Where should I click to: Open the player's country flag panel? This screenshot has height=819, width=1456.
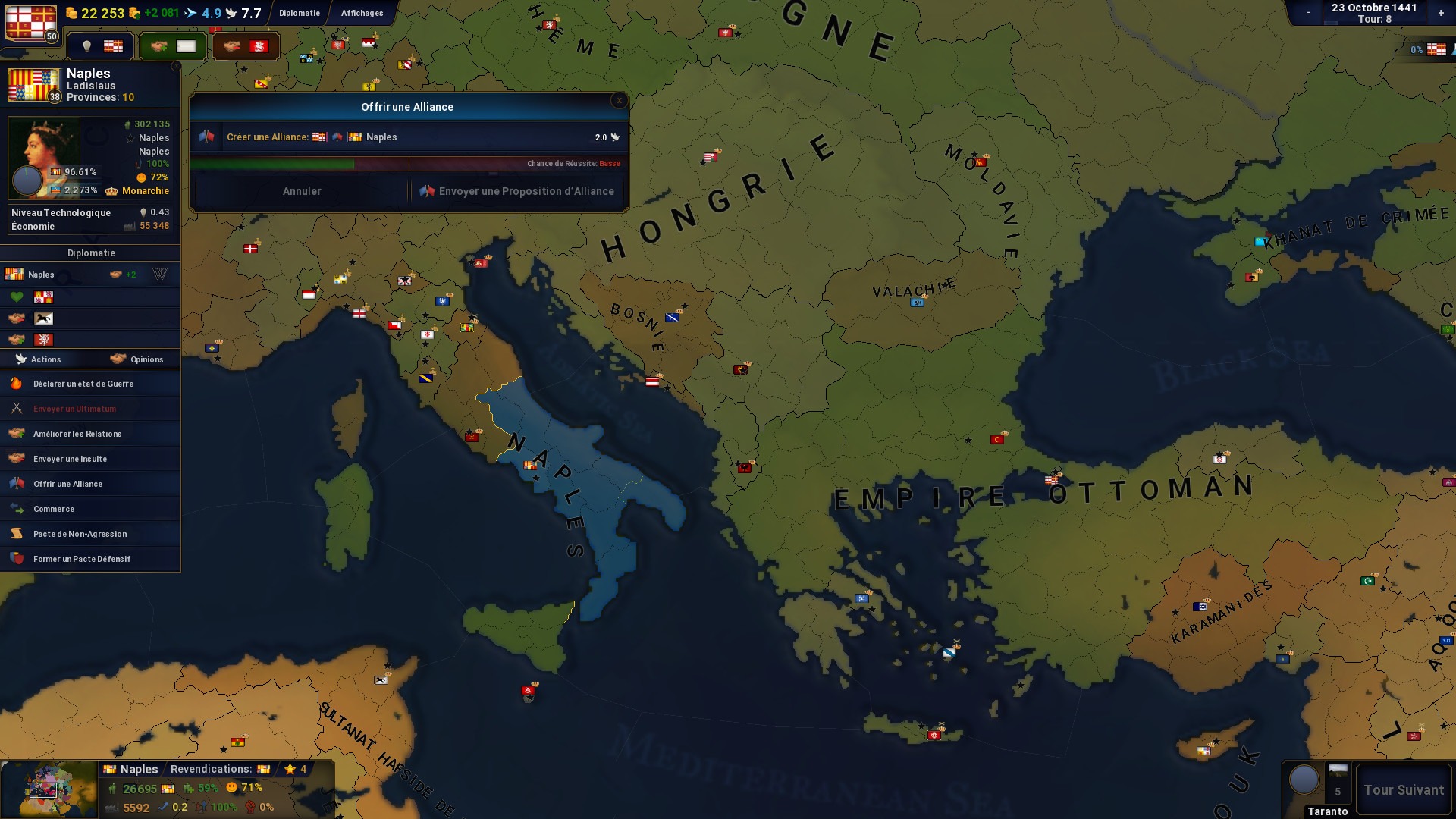31,23
